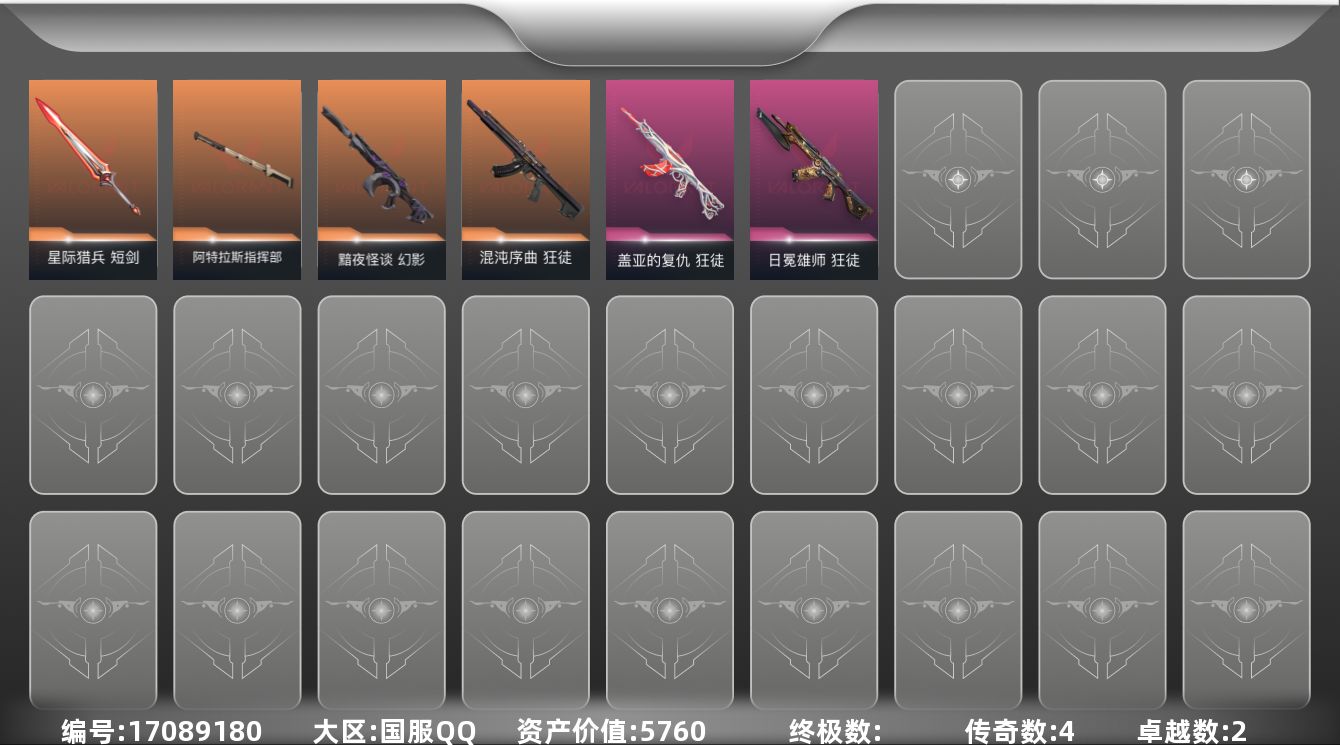Select the 星际猎兵 短剑 melee skin card
1340x745 pixels.
(92, 178)
